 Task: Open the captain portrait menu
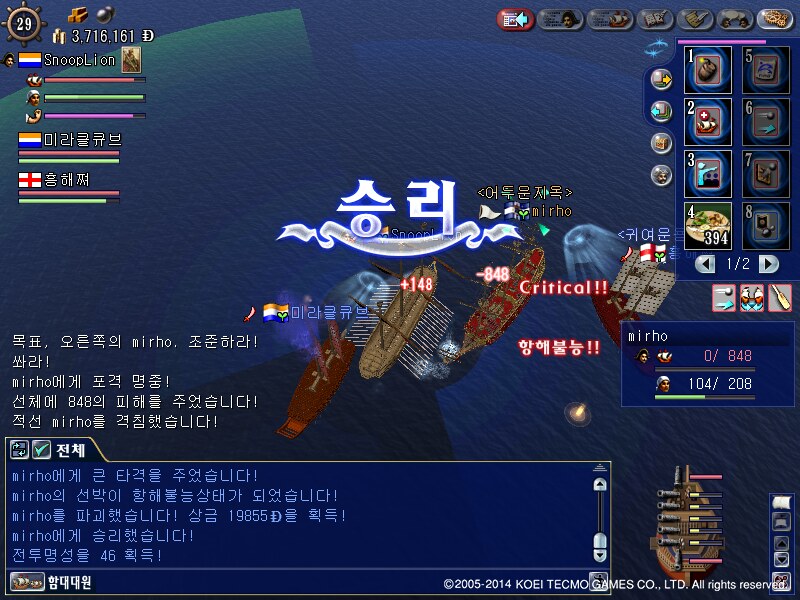click(x=562, y=19)
